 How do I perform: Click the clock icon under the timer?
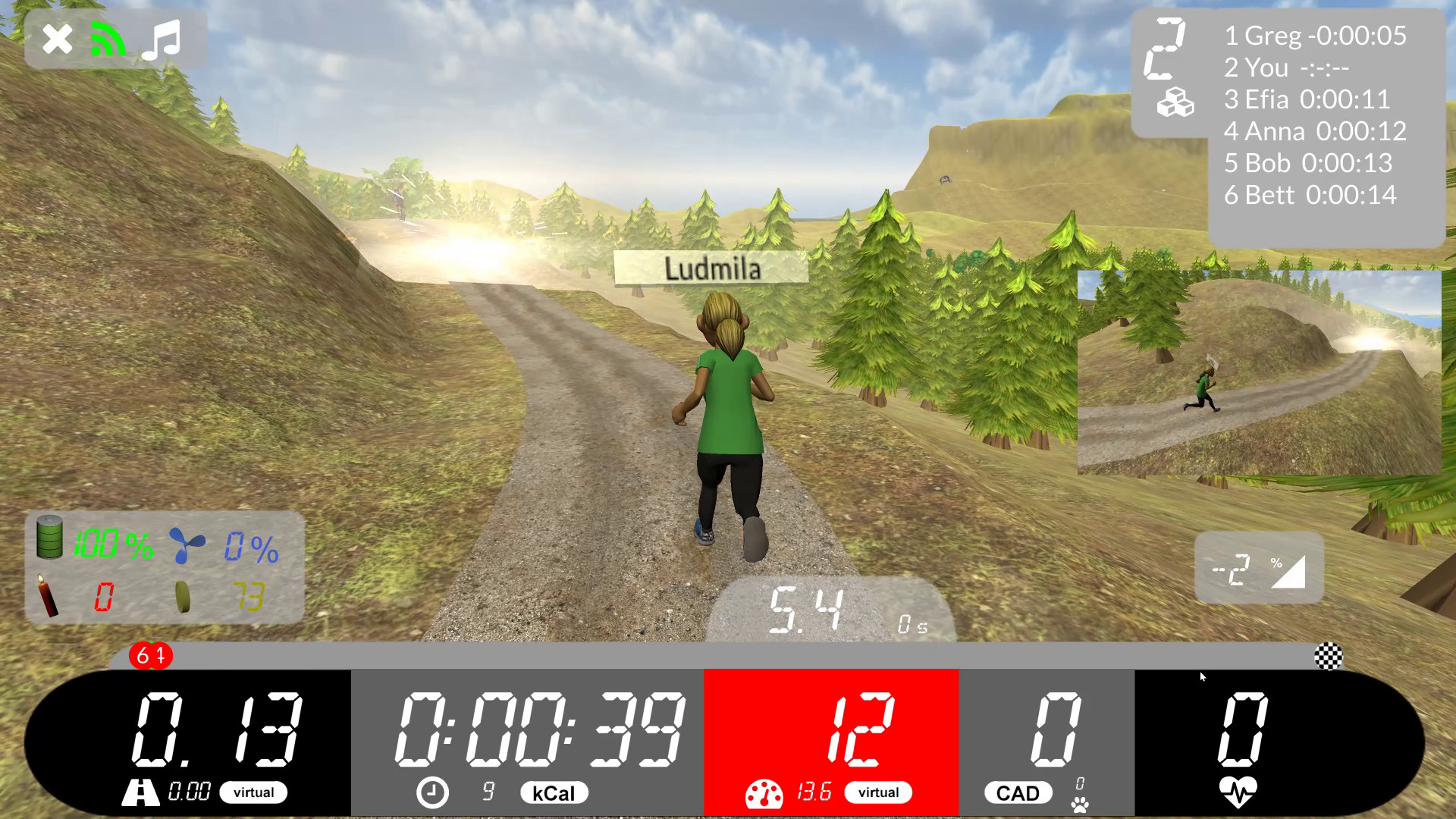click(x=432, y=792)
